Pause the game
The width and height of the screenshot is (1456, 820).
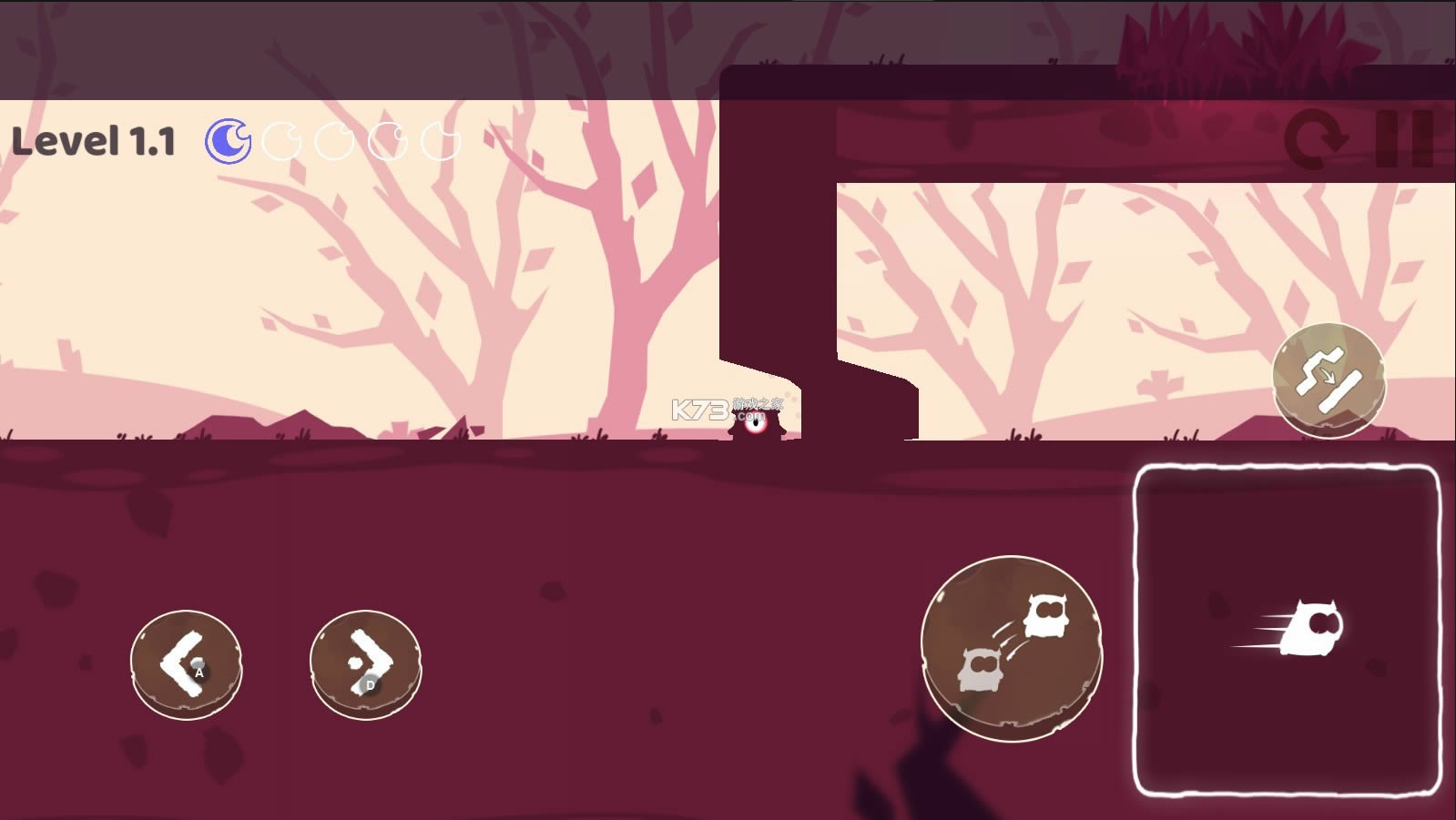tap(1404, 140)
